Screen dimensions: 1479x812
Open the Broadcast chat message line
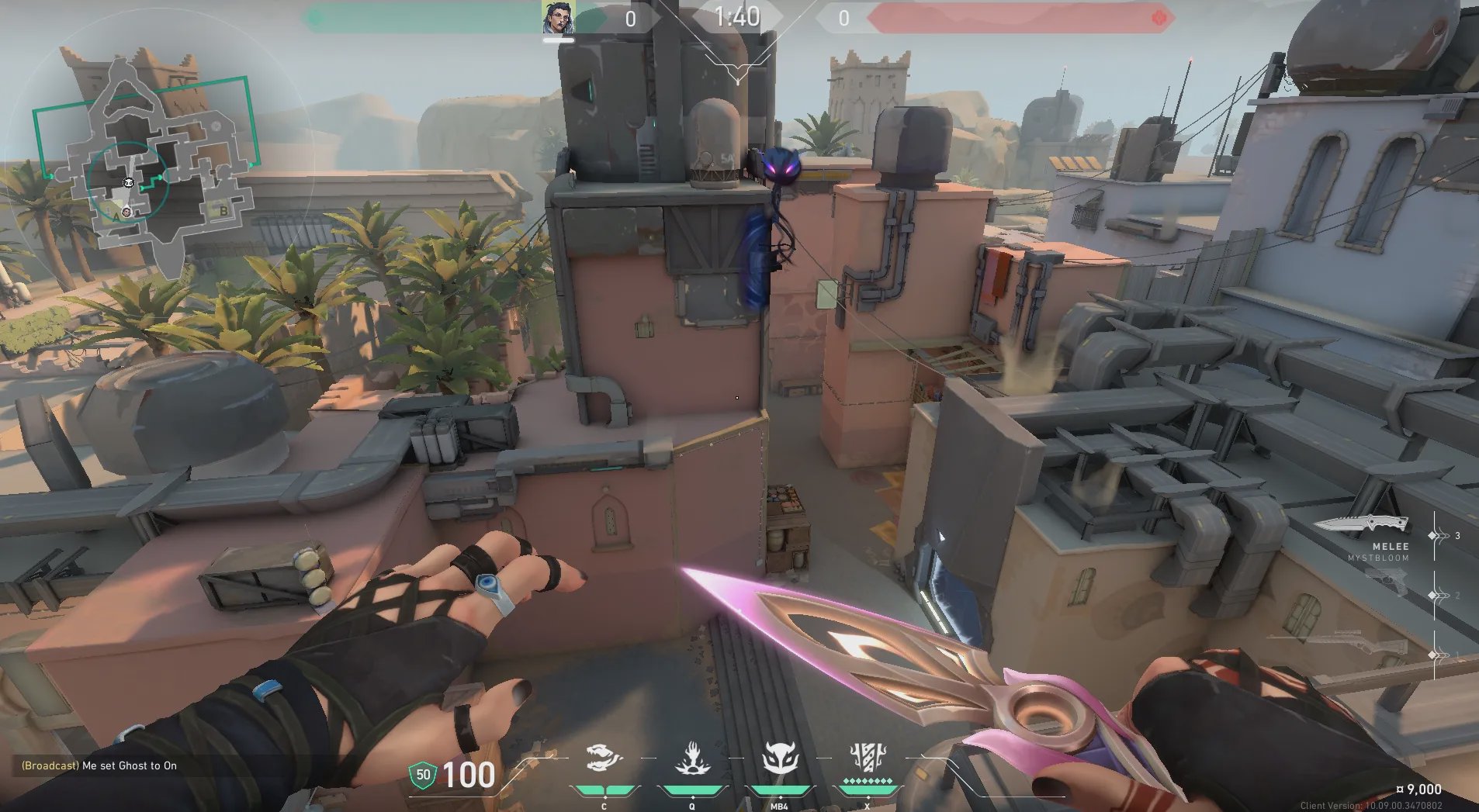[x=99, y=765]
